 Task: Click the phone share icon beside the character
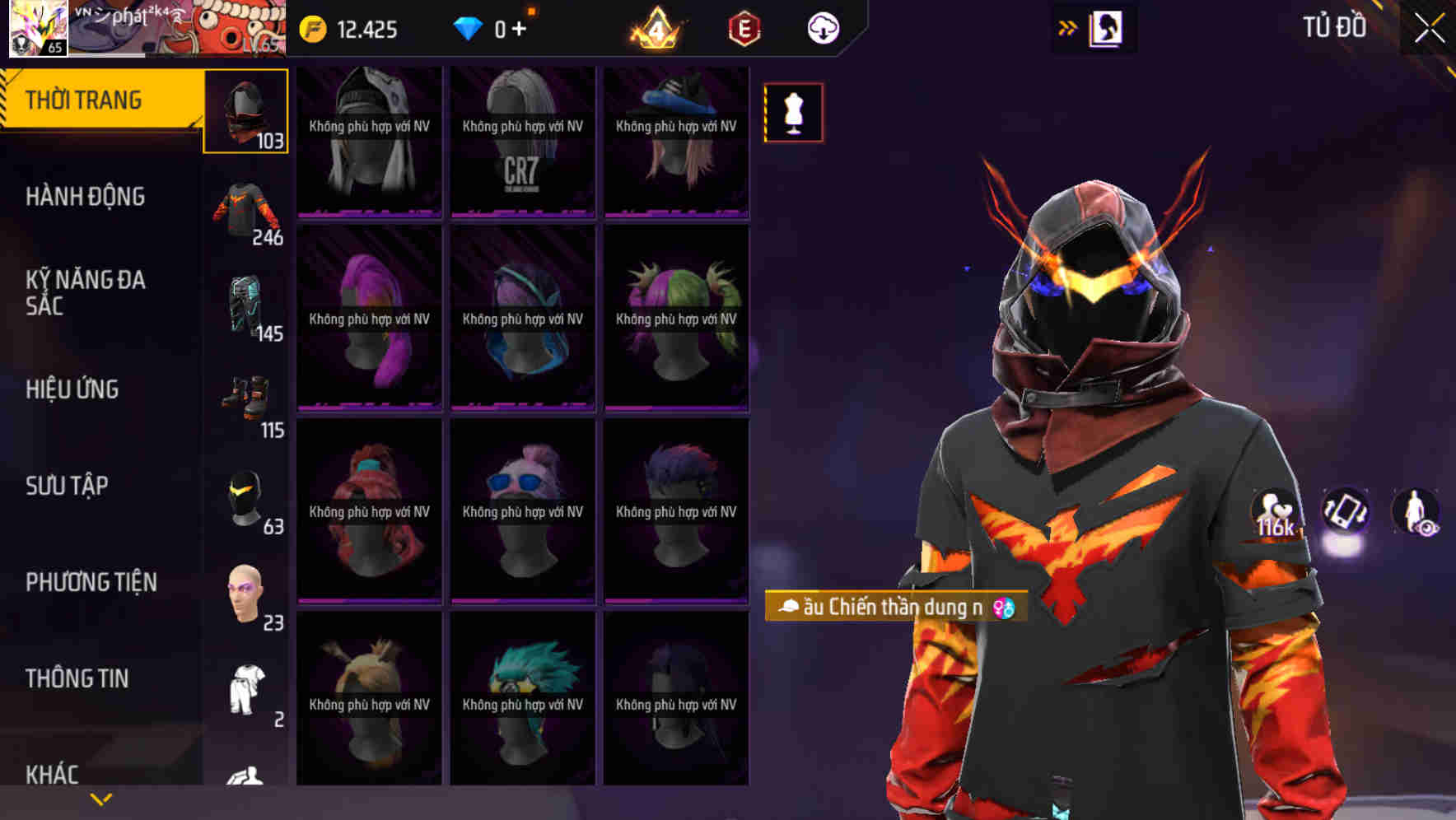(1342, 512)
